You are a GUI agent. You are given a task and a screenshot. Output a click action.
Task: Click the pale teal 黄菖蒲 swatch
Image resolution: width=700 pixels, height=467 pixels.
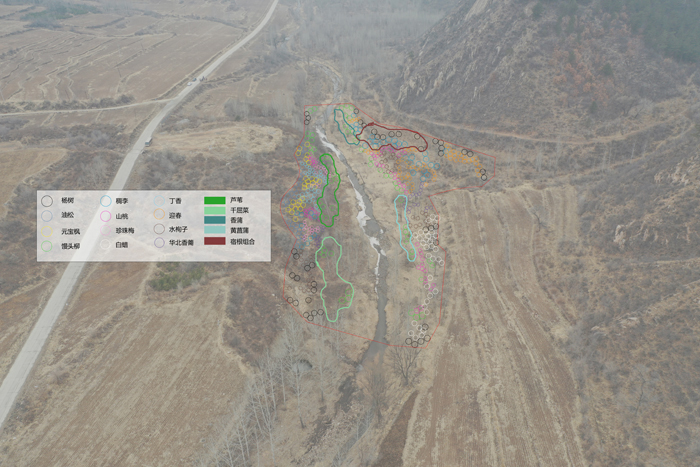point(214,230)
